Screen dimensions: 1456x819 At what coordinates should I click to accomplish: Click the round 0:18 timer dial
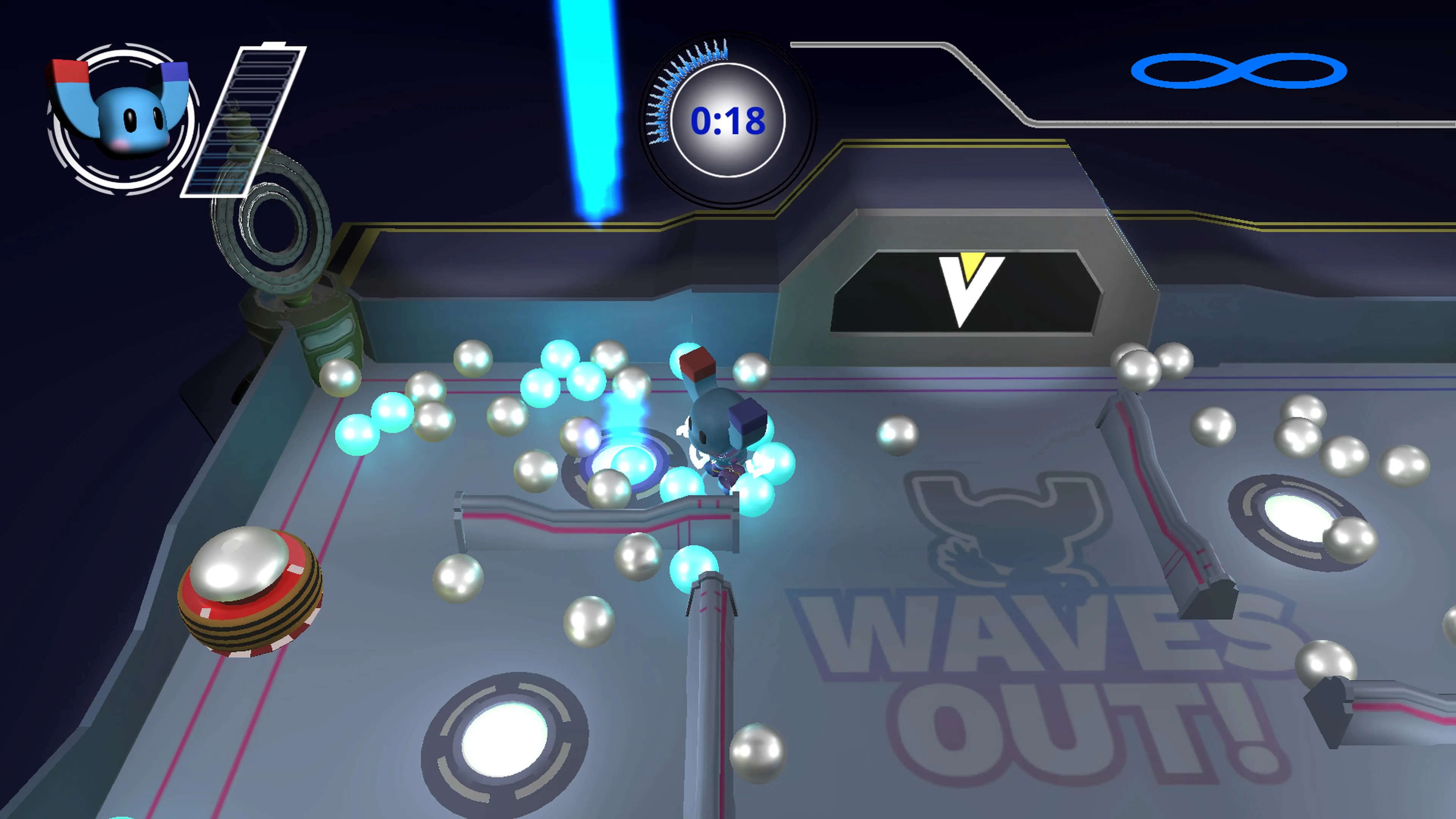[x=729, y=121]
